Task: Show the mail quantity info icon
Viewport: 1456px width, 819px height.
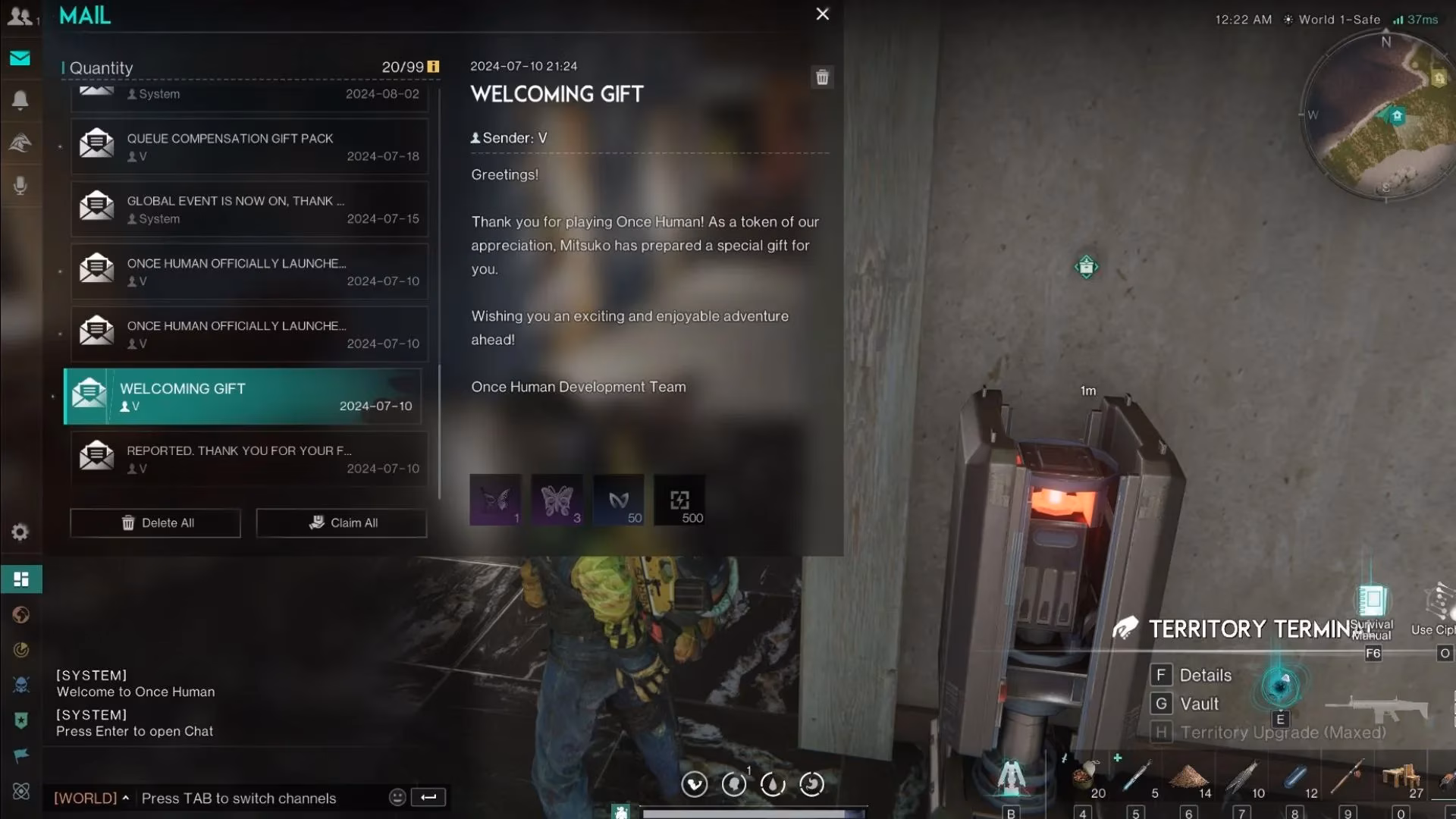Action: pos(433,67)
